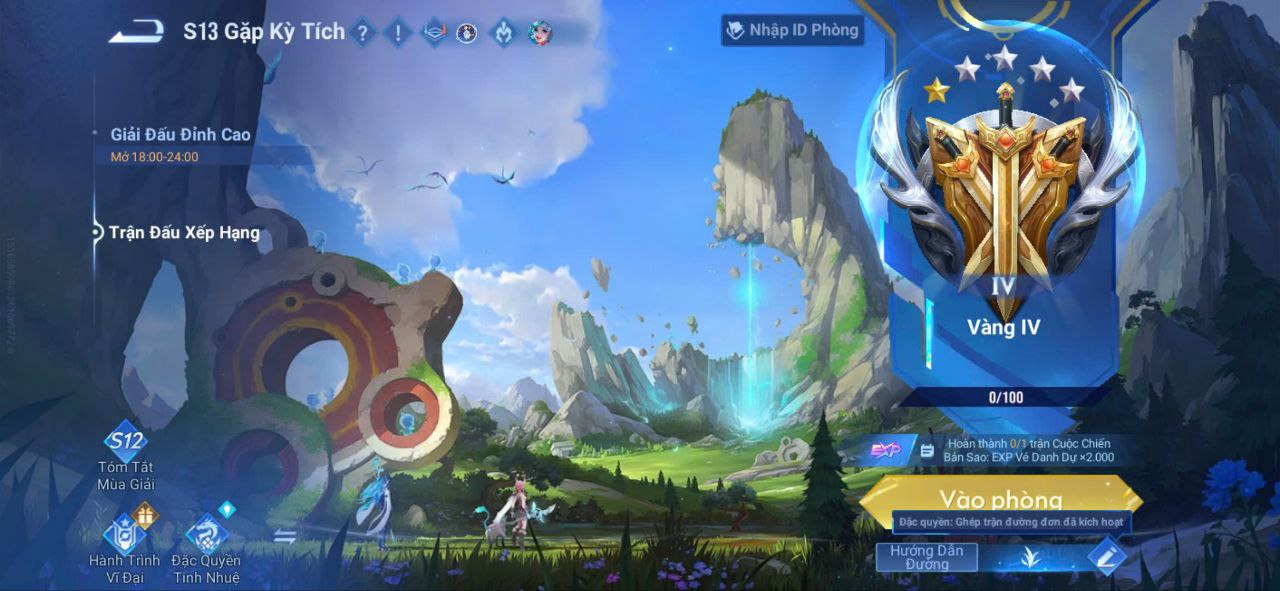Viewport: 1280px width, 591px height.
Task: Open Đặc Quyền Tinh Nhuệ privileges
Action: tap(206, 545)
